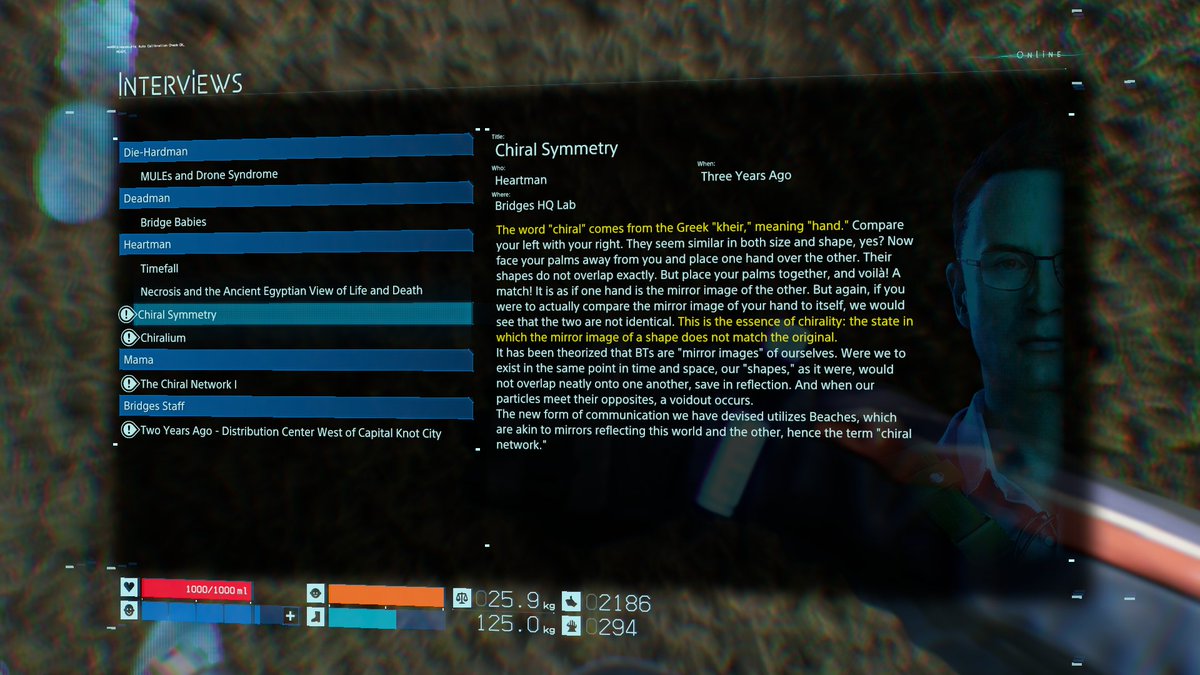Read The Chiral Network I interview
This screenshot has width=1200, height=675.
pos(188,384)
